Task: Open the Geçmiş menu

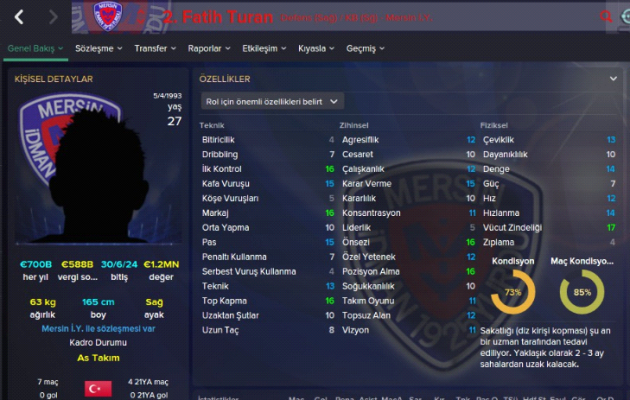Action: point(366,47)
